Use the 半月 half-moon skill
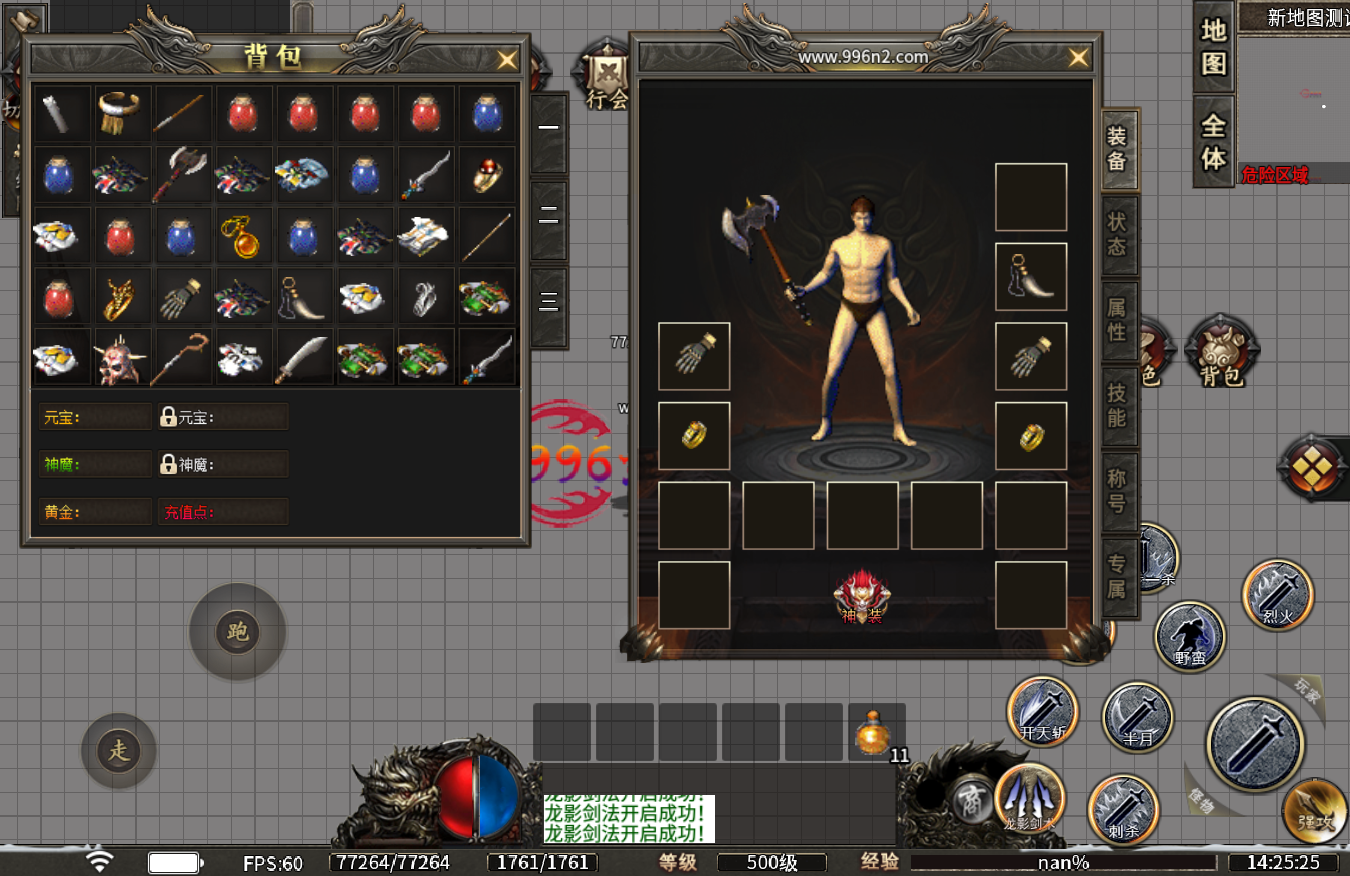The image size is (1350, 876). 1137,717
